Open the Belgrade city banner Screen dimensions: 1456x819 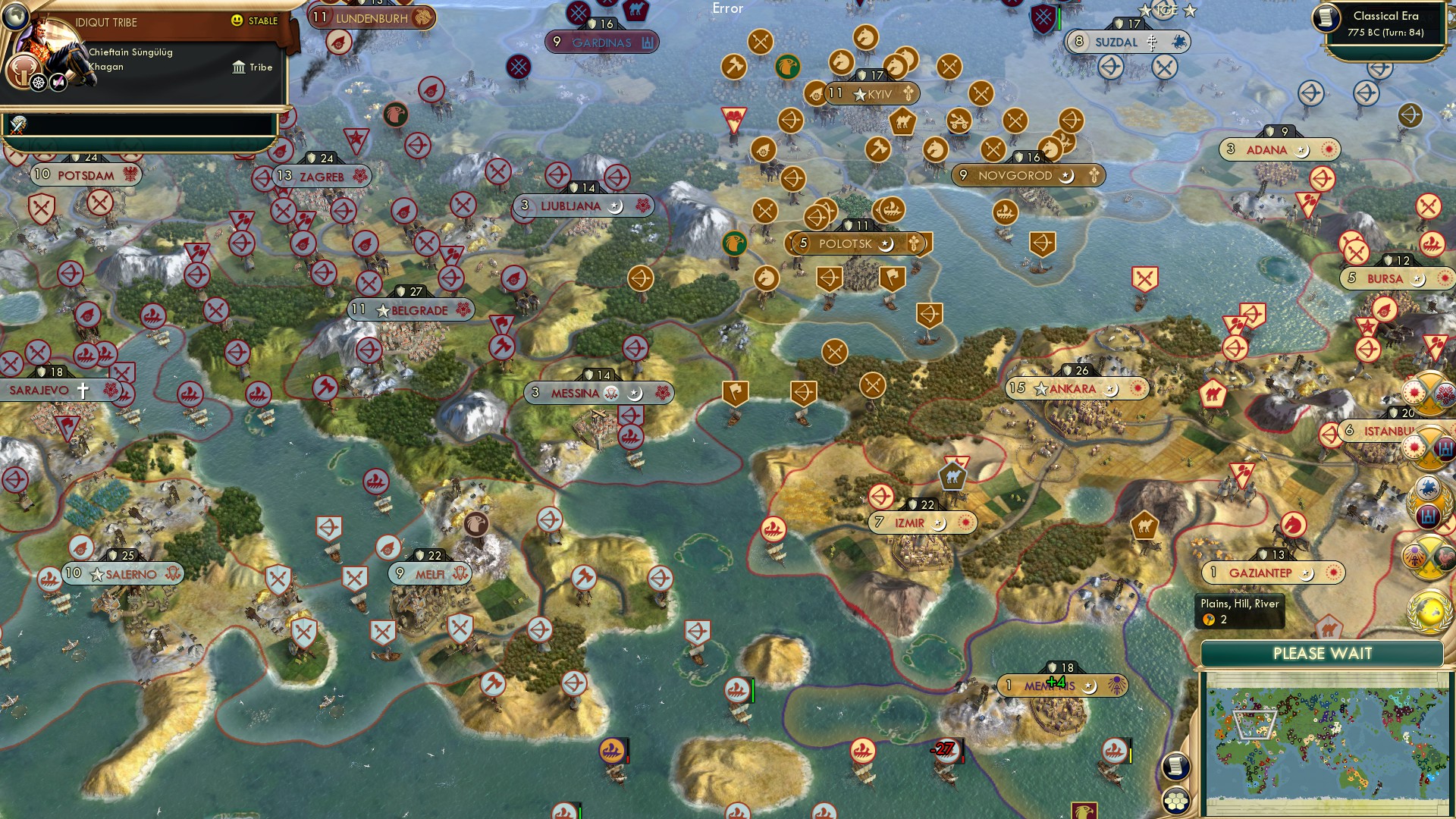(x=409, y=309)
